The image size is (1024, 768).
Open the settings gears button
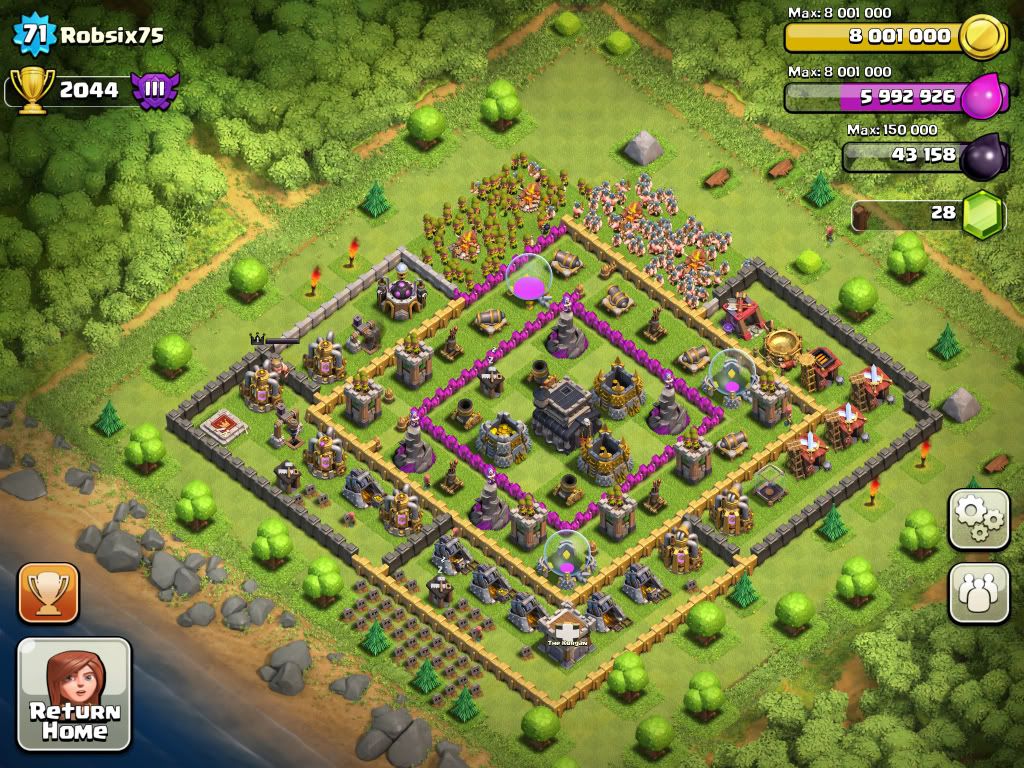tap(978, 518)
